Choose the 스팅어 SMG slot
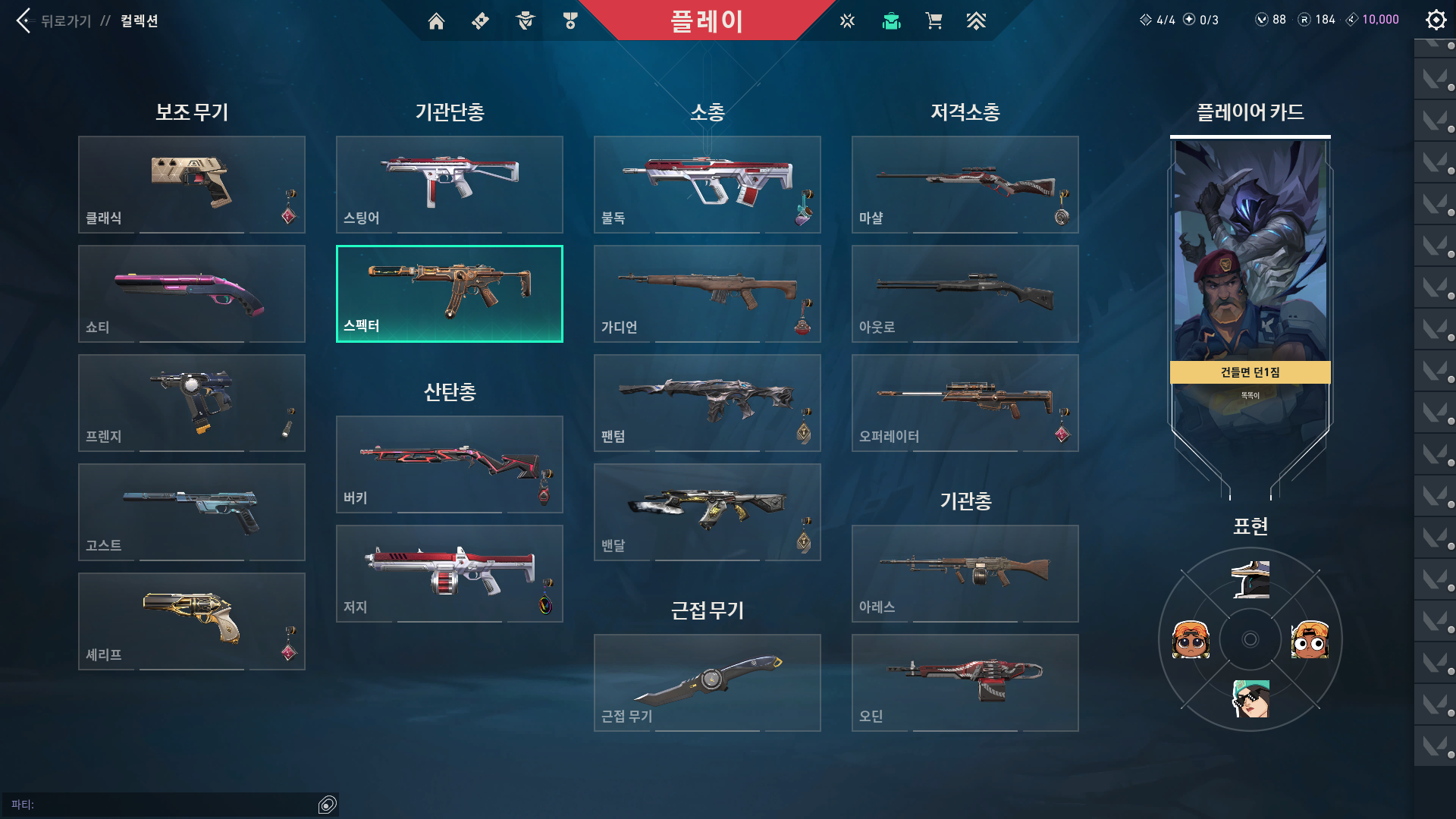Screen dimensions: 1456x819 (450, 184)
